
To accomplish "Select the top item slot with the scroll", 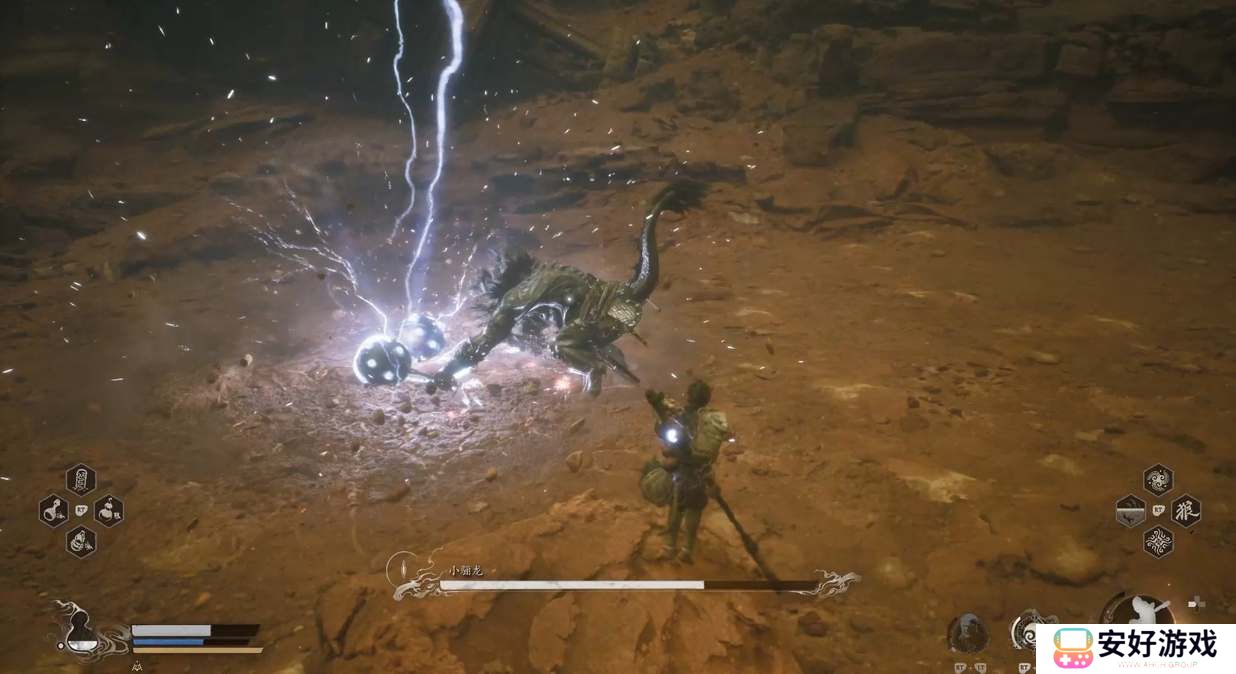I will click(81, 479).
